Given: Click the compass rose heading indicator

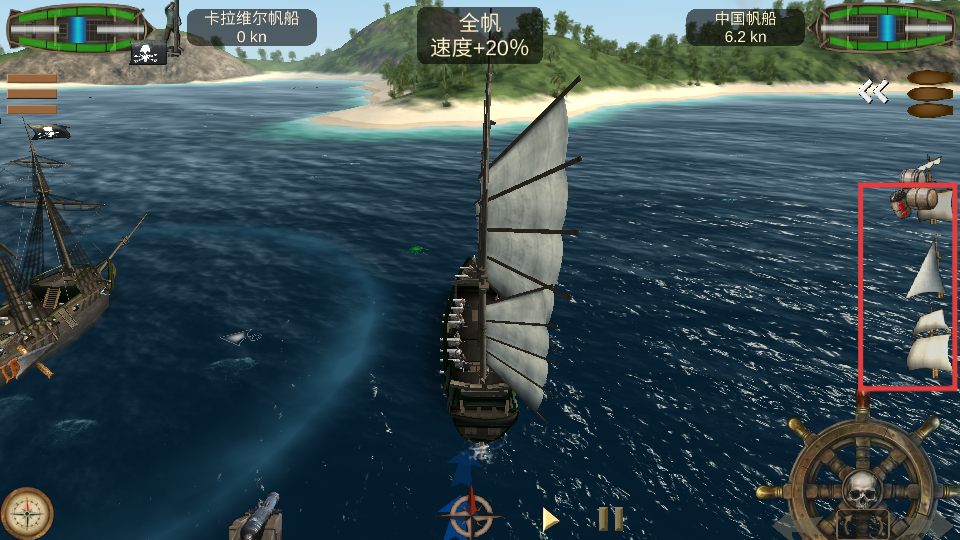Looking at the screenshot, I should [469, 515].
